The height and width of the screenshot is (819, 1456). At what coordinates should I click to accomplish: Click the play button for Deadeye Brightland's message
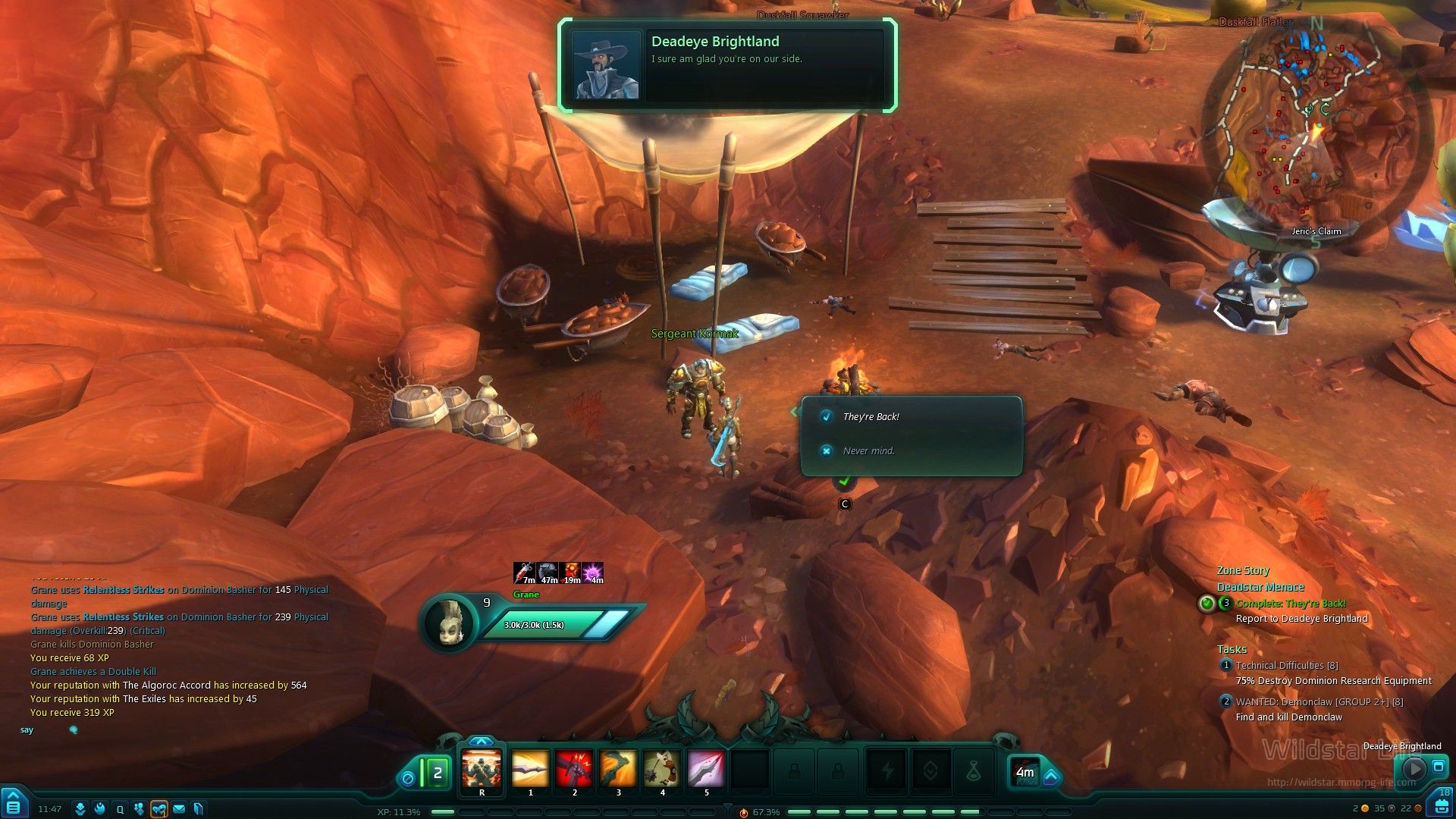1413,768
